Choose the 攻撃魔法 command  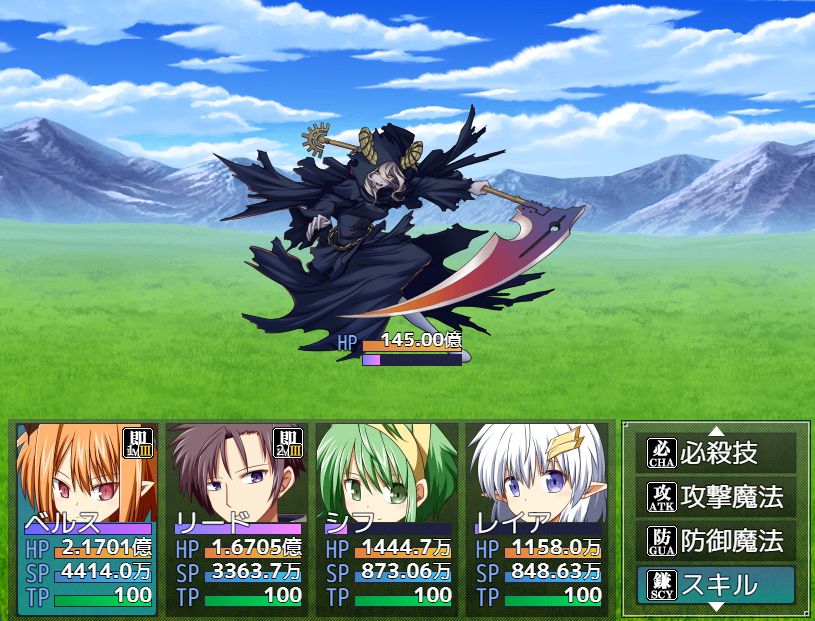(x=716, y=496)
